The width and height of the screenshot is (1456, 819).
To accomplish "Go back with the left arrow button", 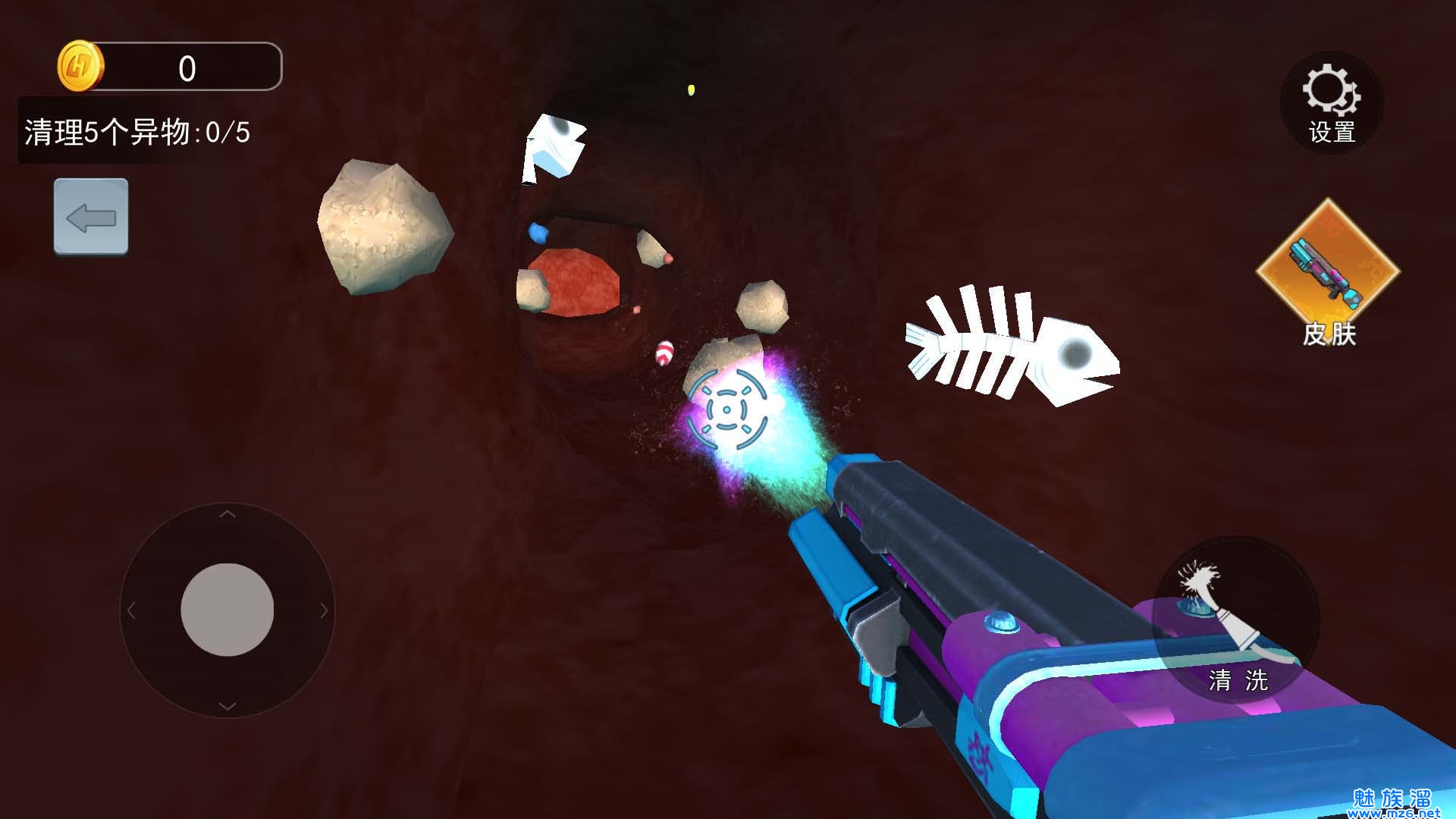I will [x=91, y=217].
